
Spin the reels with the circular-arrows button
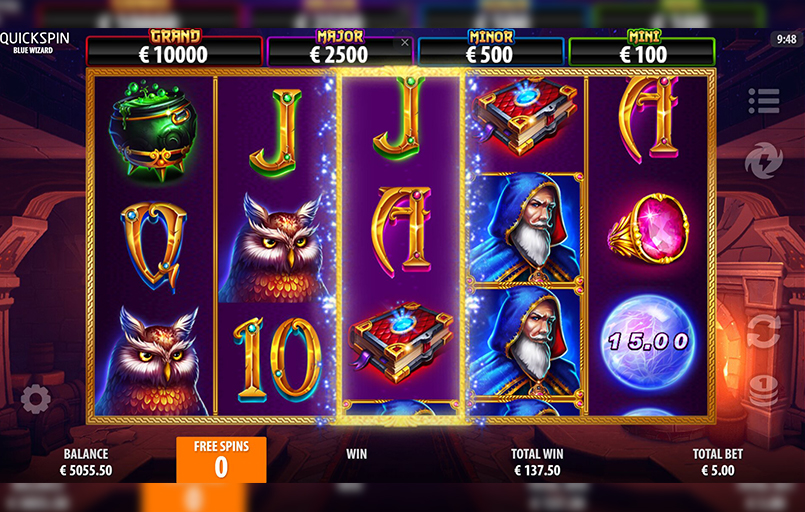[x=763, y=331]
